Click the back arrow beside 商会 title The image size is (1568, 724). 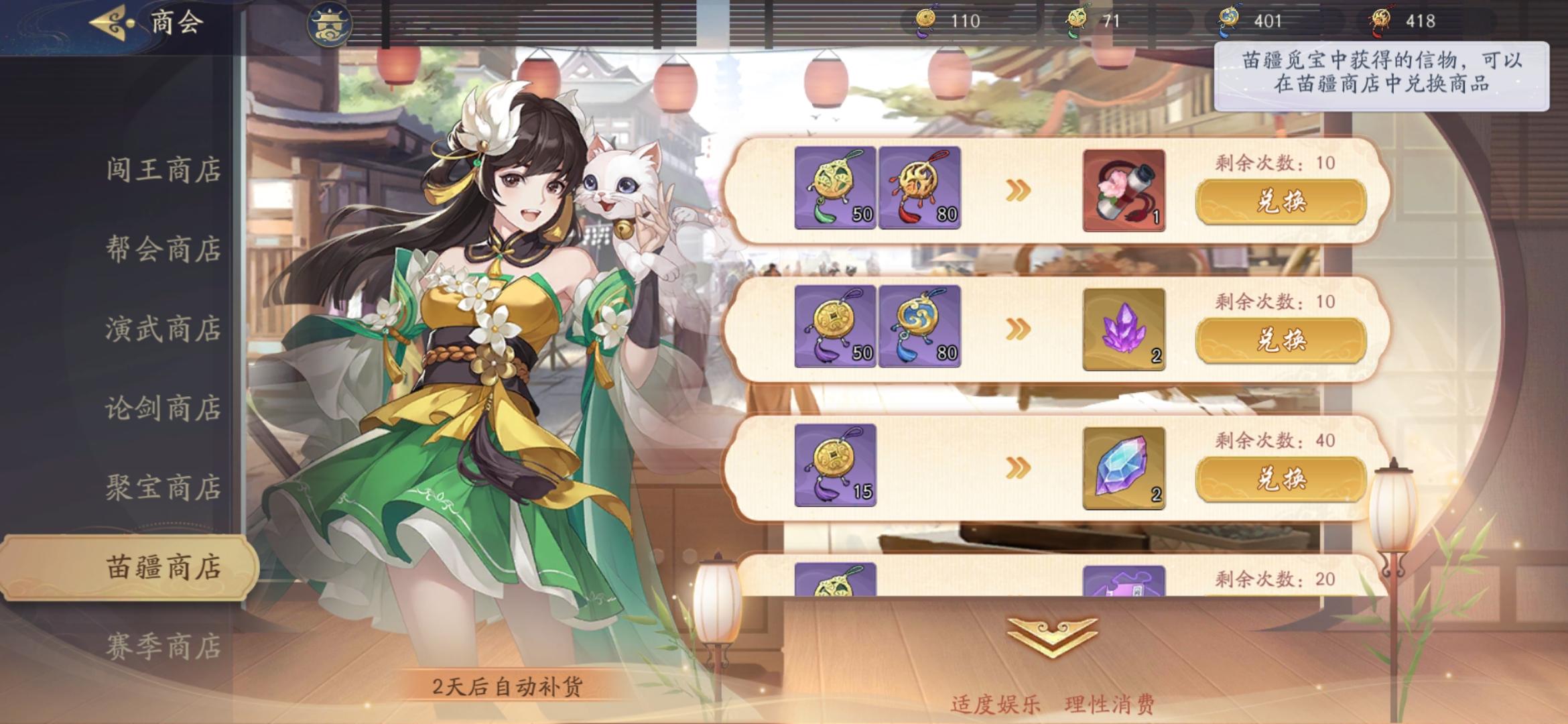click(107, 21)
